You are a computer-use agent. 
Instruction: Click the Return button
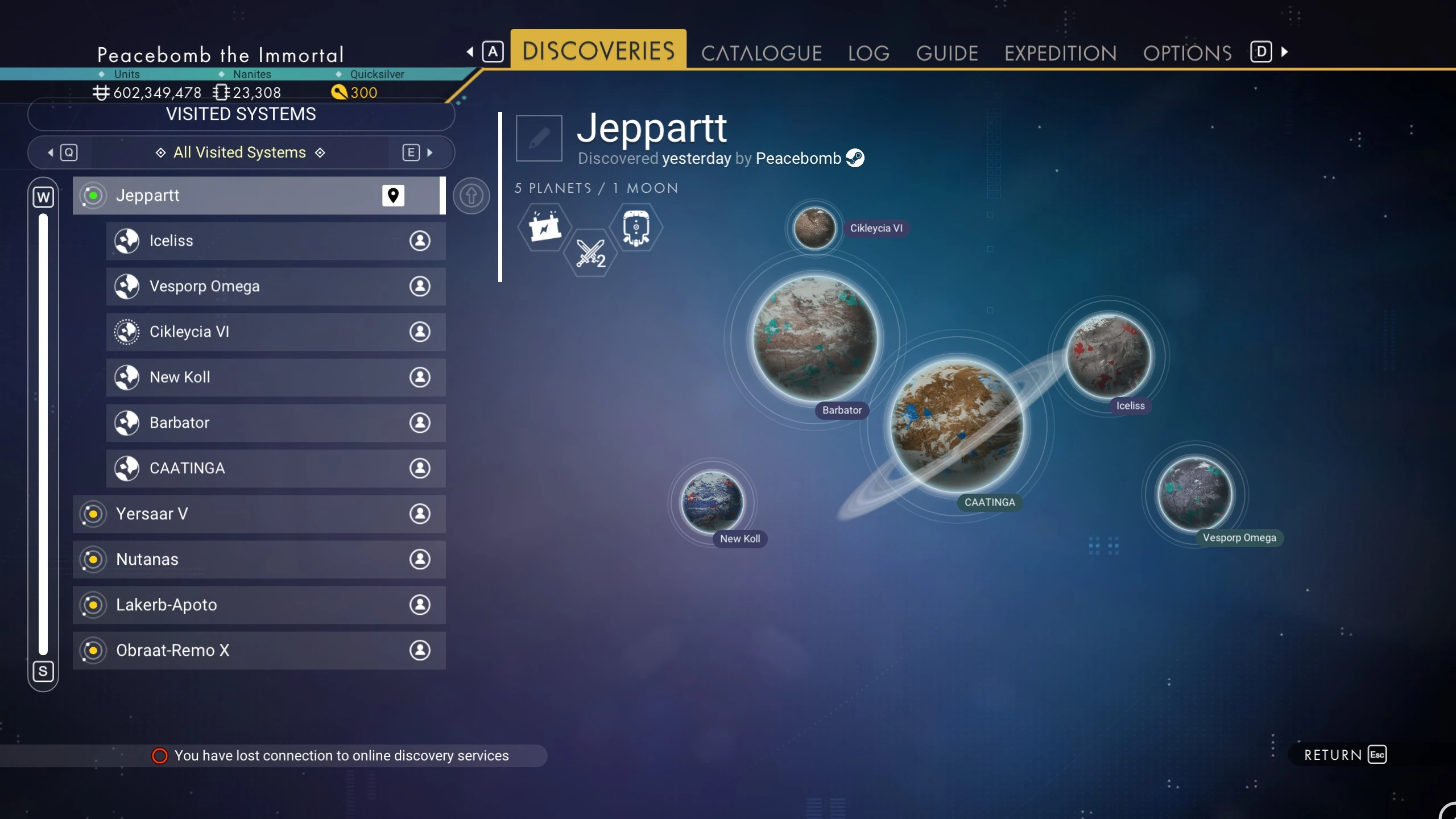pyautogui.click(x=1345, y=755)
